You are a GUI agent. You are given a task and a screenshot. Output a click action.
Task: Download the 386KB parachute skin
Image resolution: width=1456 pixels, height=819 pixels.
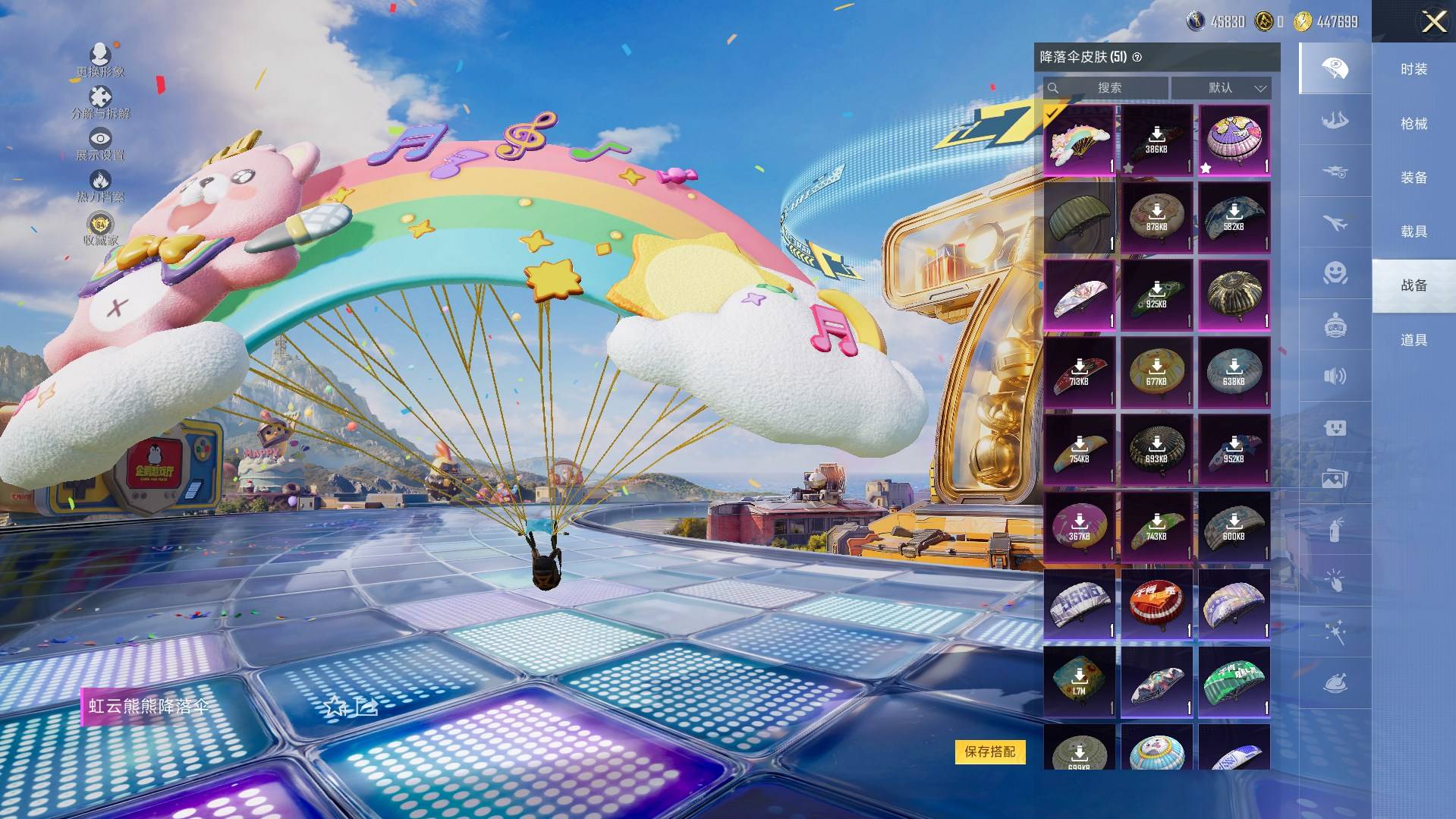pos(1156,141)
